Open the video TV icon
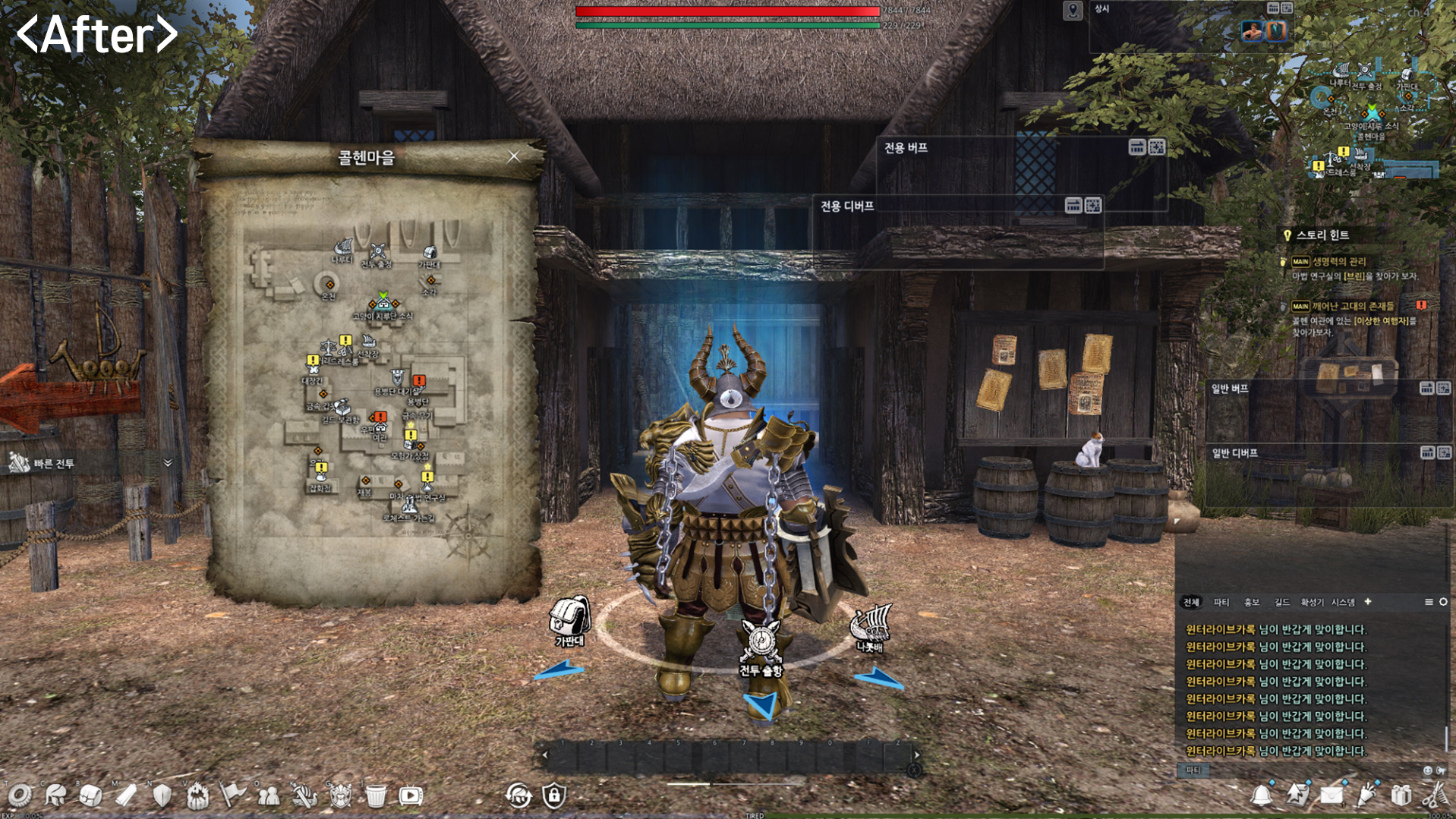The image size is (1456, 819). (411, 795)
